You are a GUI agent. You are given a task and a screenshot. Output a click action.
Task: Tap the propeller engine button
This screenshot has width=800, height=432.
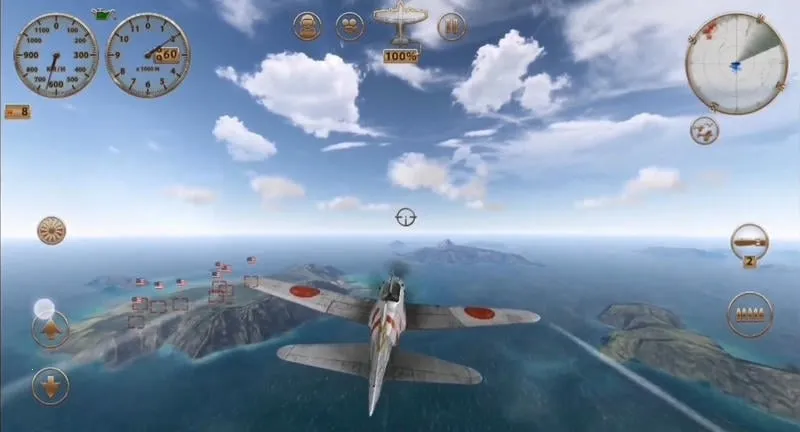point(51,231)
